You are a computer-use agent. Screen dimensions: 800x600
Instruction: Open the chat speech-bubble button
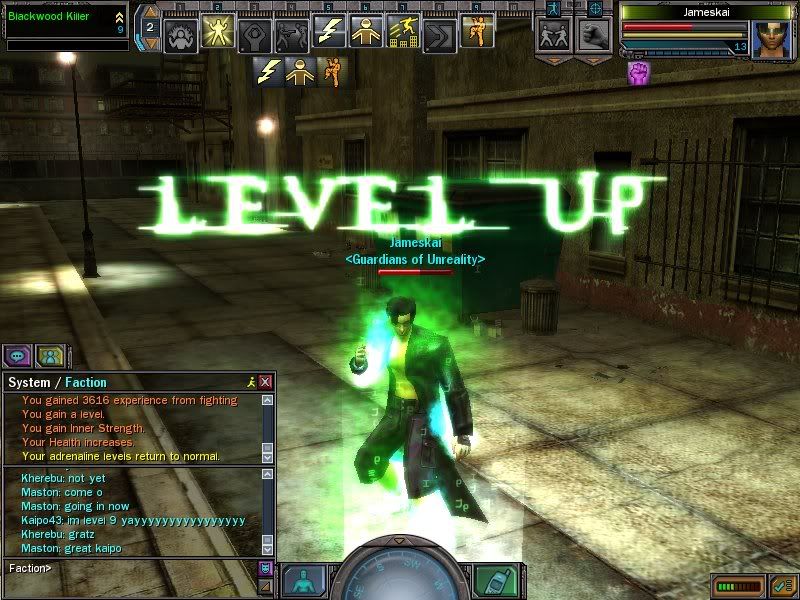click(19, 355)
